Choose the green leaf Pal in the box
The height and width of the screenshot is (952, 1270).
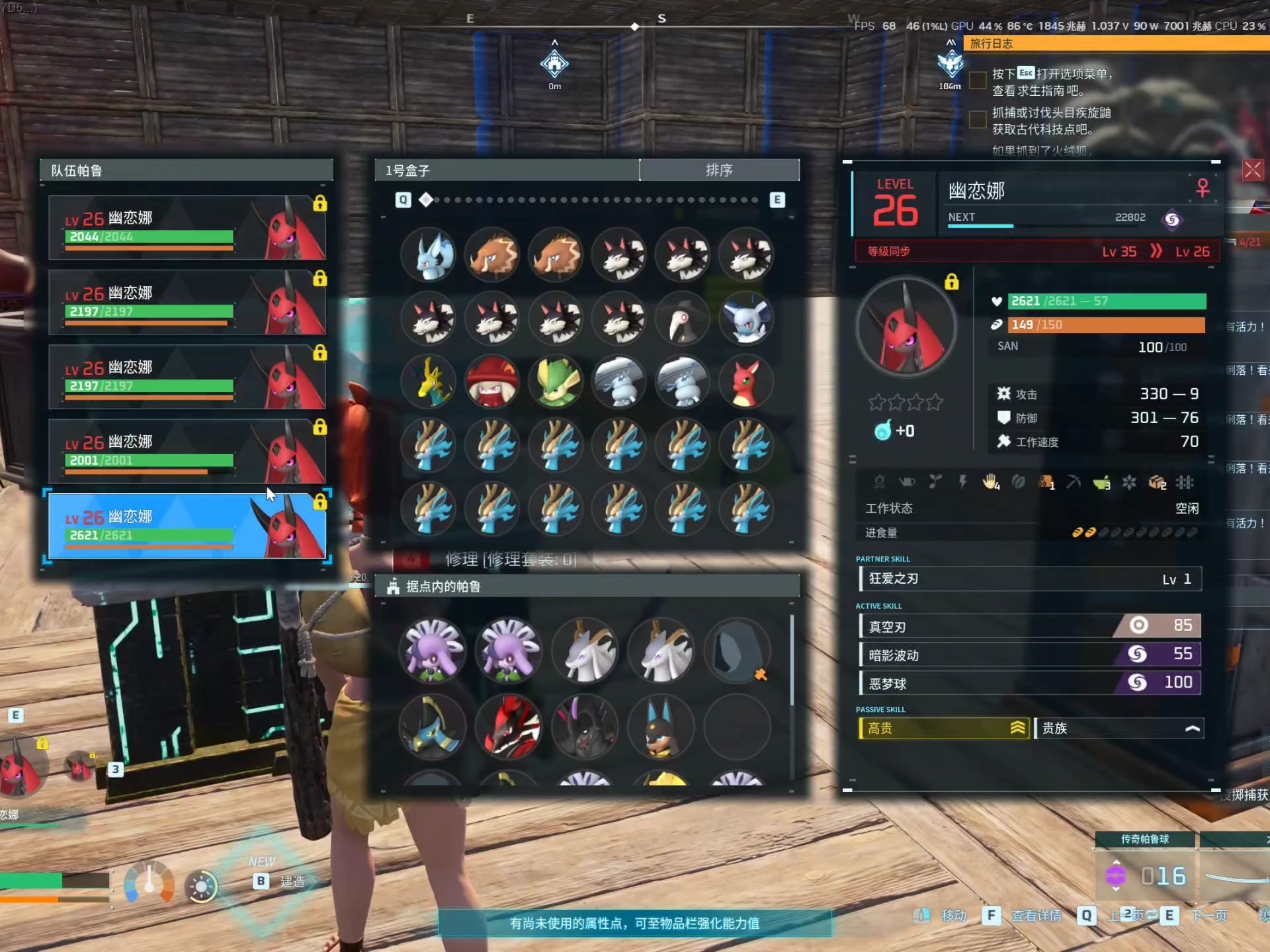[556, 382]
